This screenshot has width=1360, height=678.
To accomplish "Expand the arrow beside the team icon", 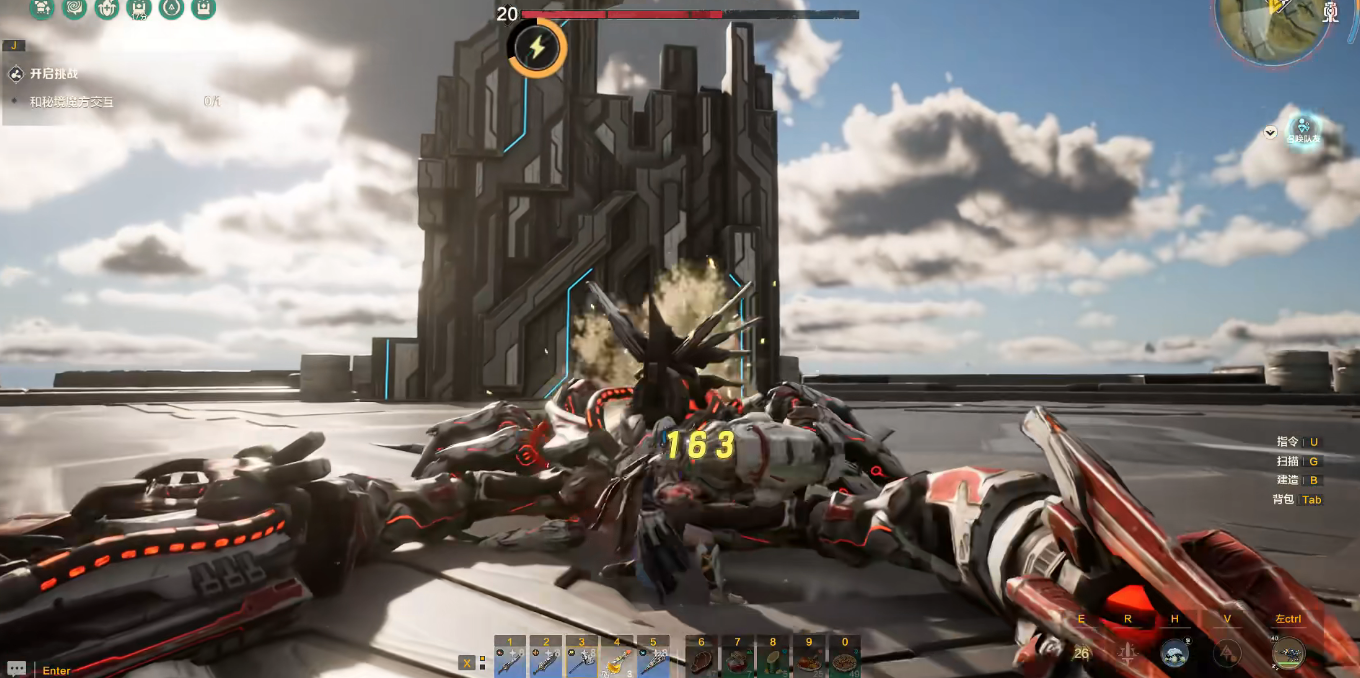I will (x=1270, y=132).
